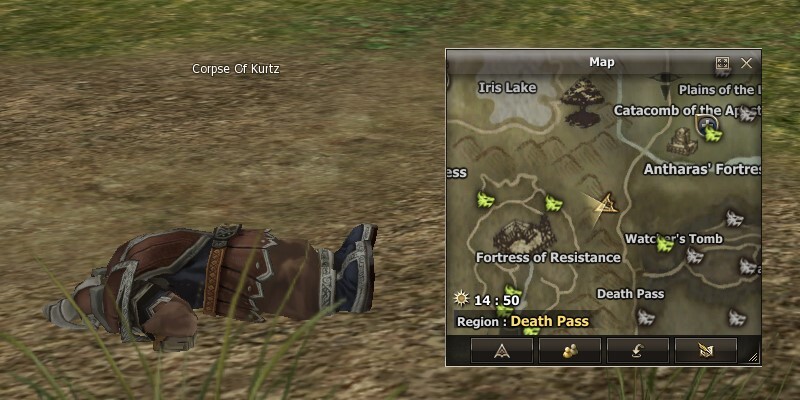Expand the map to full size
800x400 pixels.
click(x=723, y=63)
